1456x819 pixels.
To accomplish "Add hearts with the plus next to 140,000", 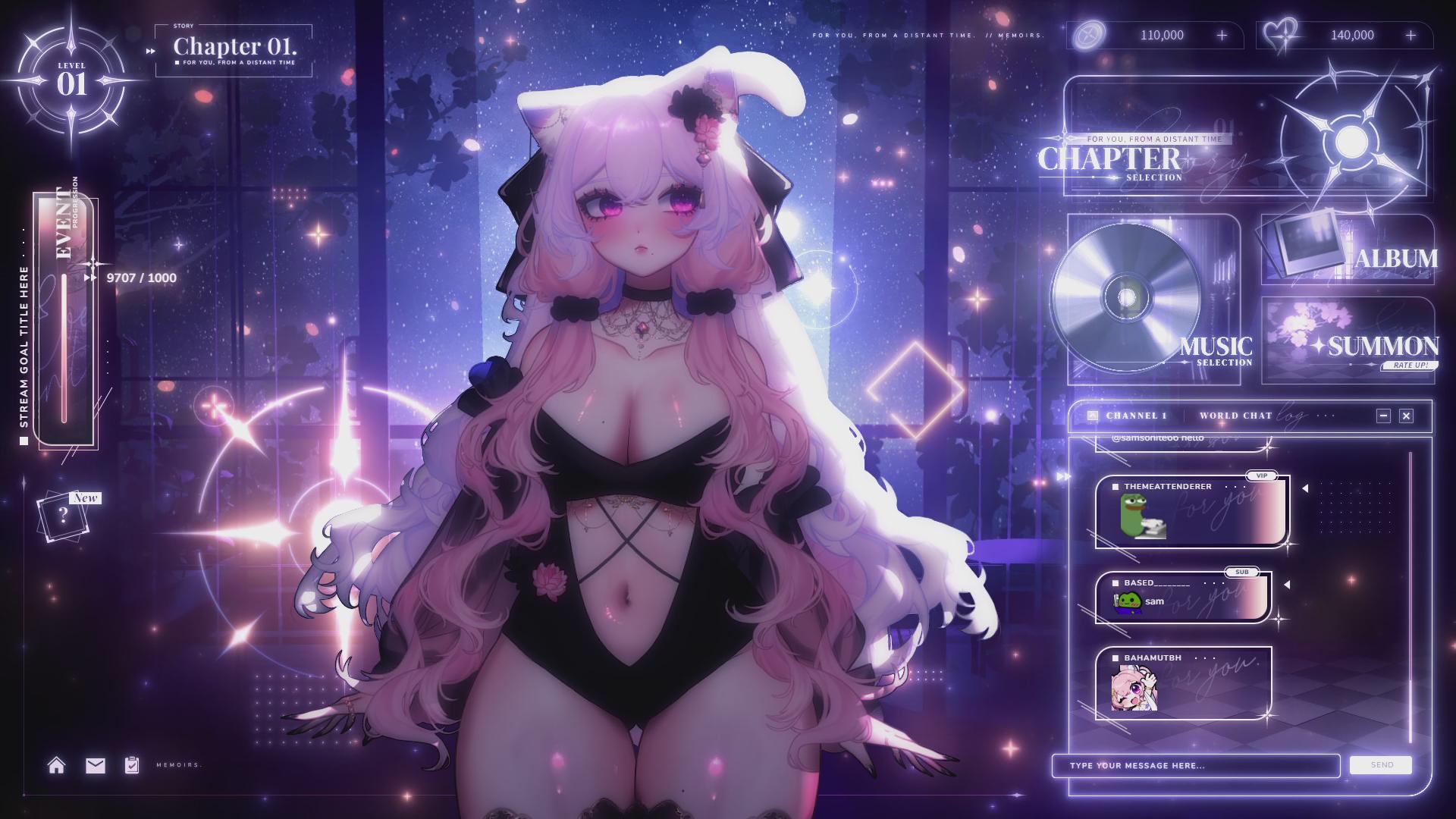I will pos(1410,36).
